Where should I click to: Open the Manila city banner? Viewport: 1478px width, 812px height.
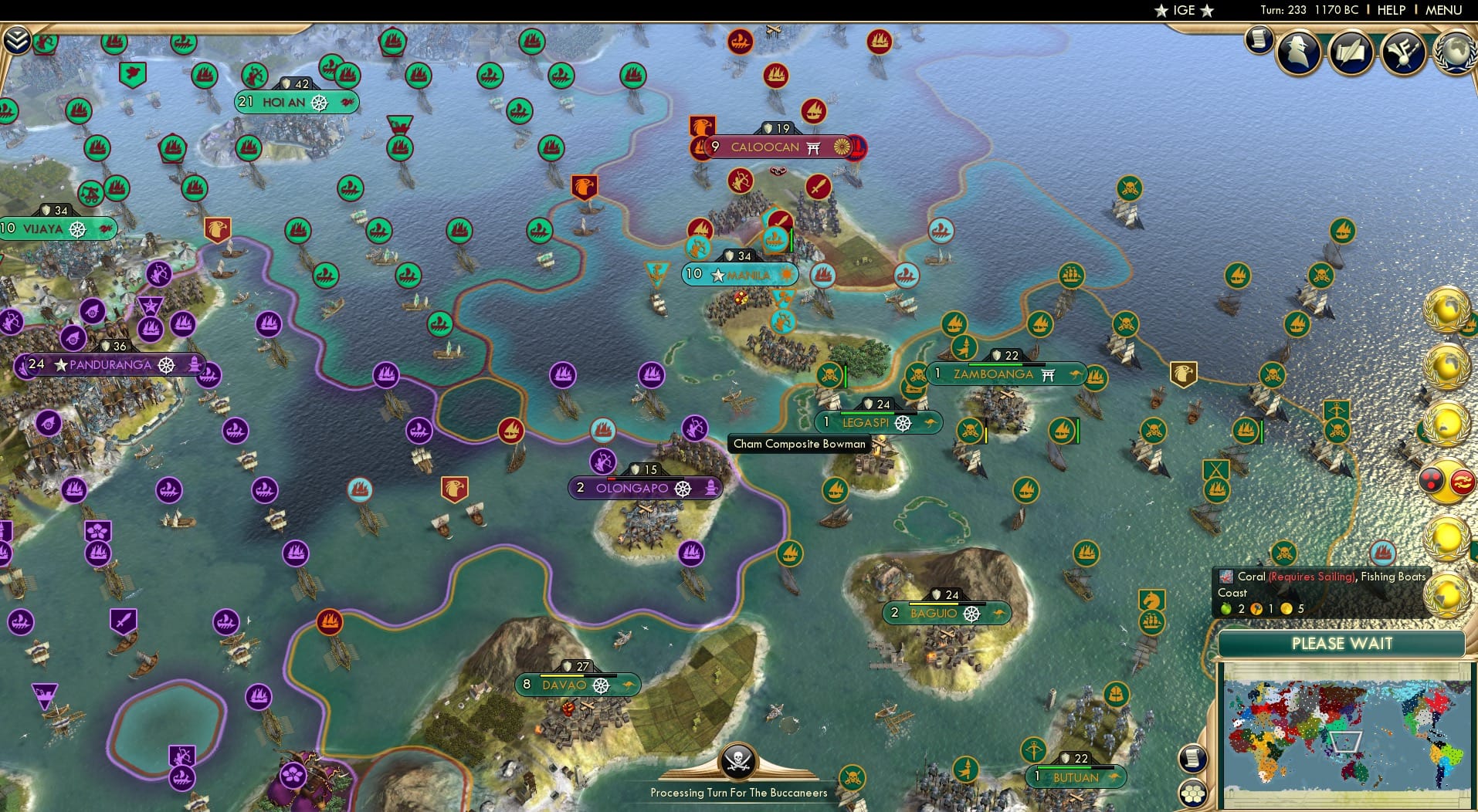739,274
